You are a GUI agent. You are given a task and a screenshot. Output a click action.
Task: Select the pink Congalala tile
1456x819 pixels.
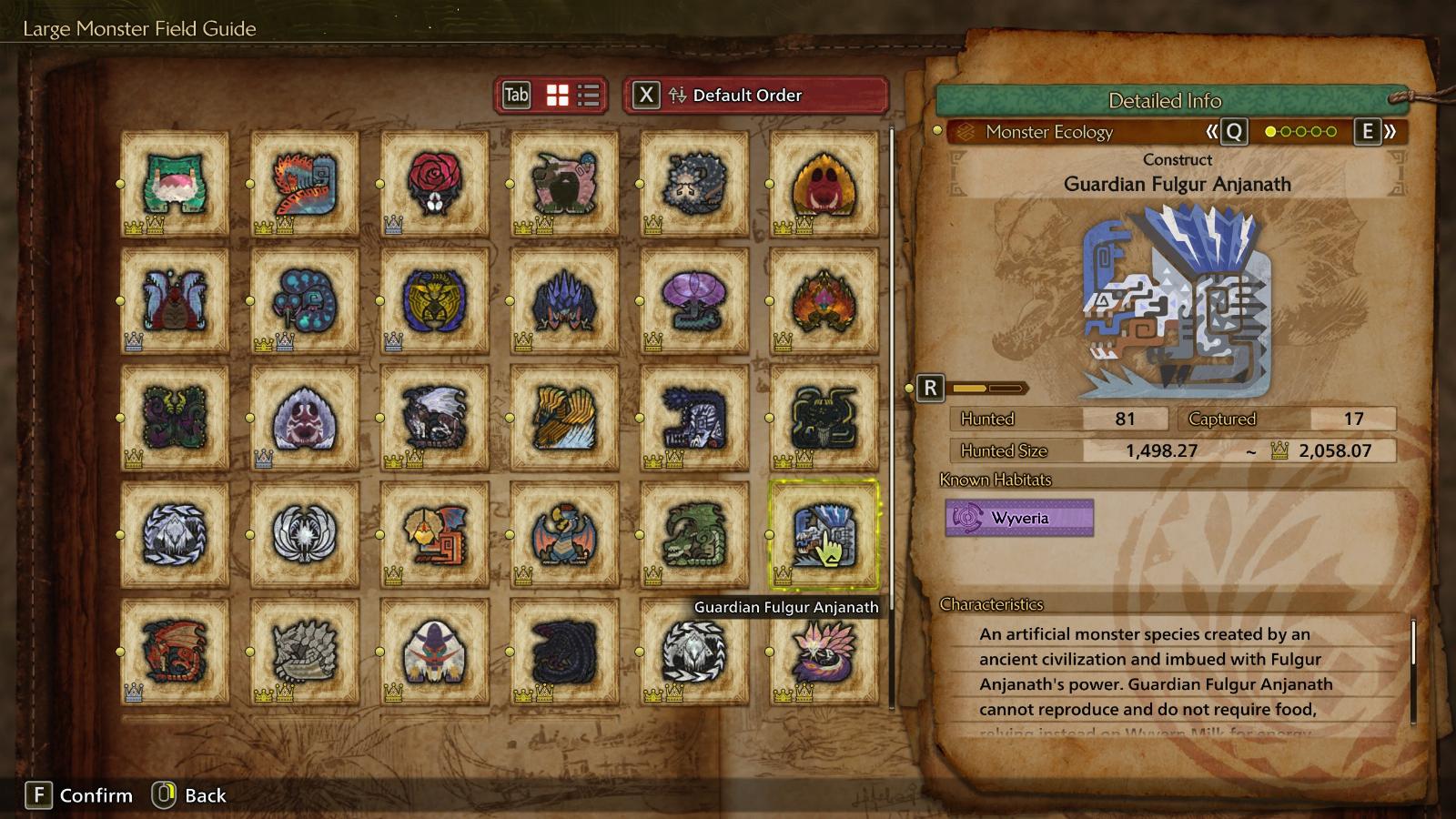tap(564, 184)
